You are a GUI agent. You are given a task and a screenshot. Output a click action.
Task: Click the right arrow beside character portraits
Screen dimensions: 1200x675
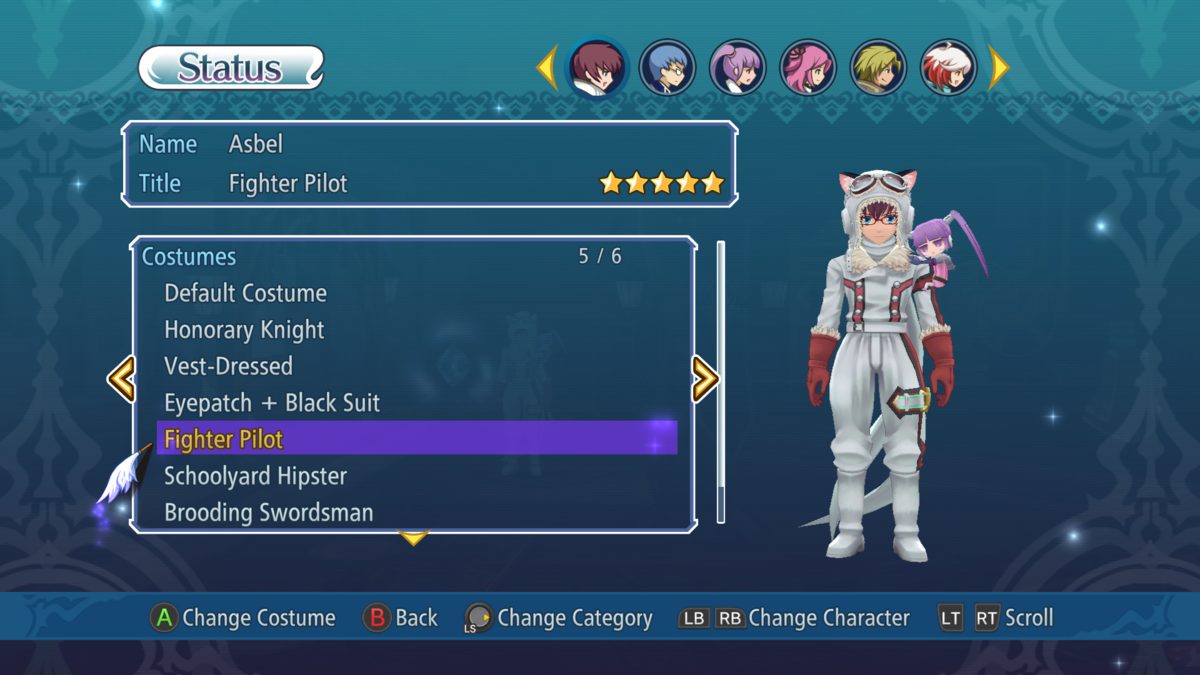pos(998,68)
